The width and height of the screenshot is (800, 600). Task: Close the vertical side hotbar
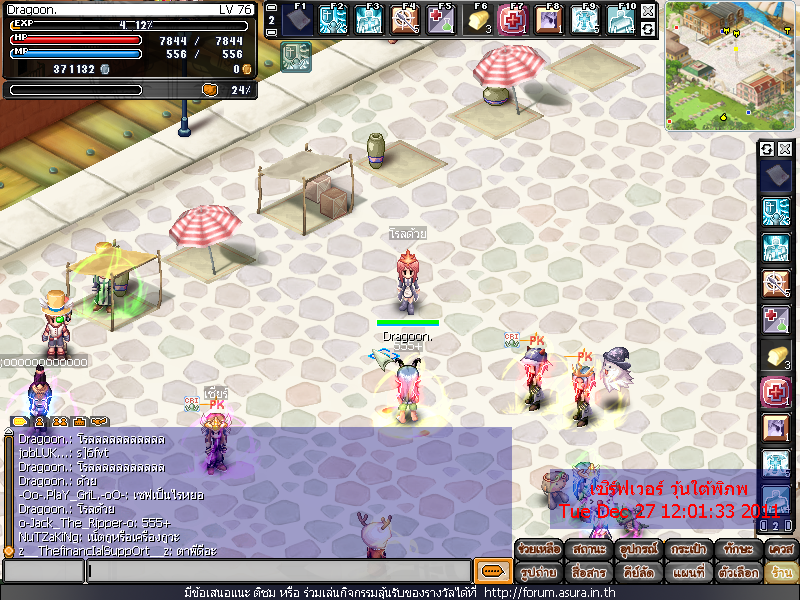coord(785,149)
